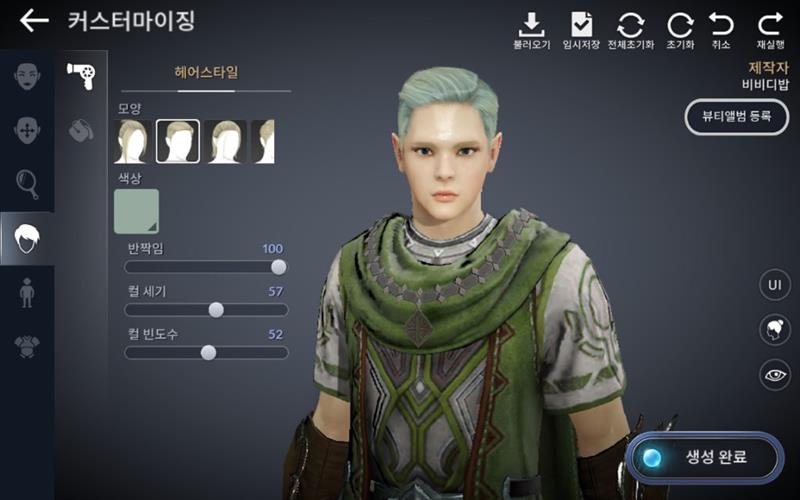
Task: Finish creation with 생성 완료
Action: coord(705,458)
